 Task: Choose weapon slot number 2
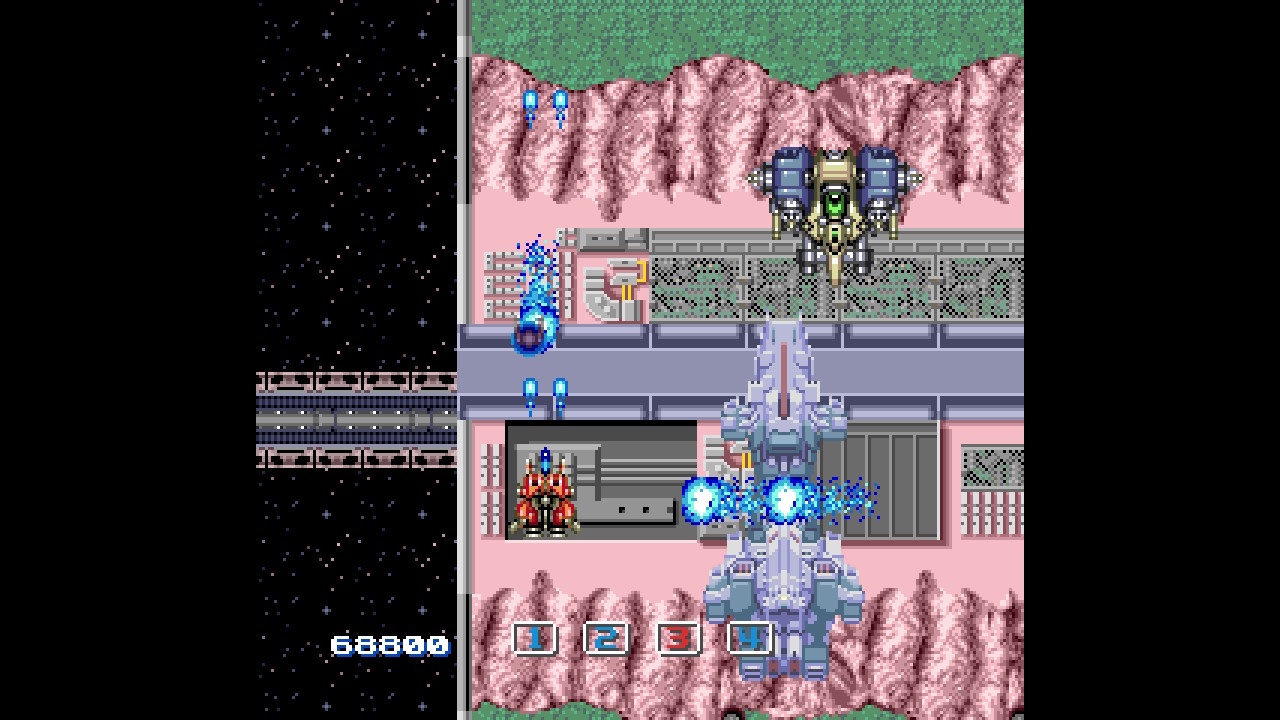607,638
